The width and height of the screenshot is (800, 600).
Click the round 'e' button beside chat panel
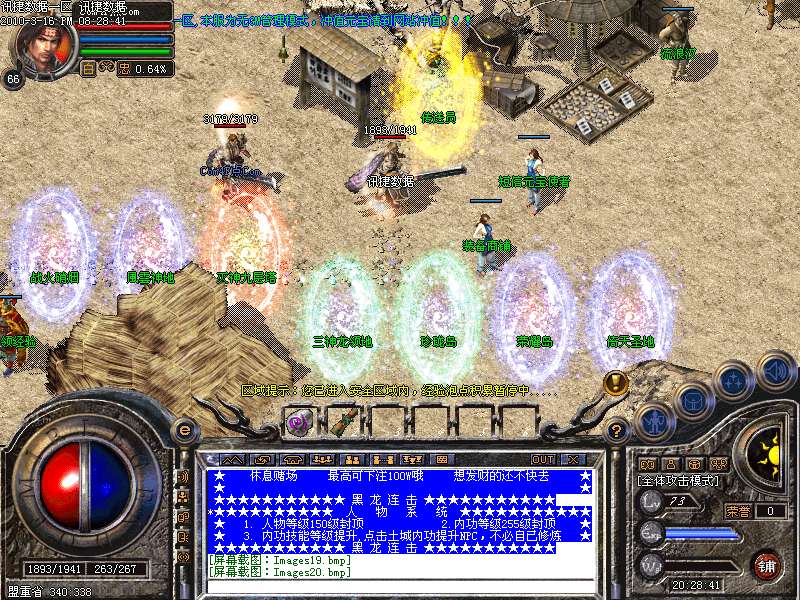pyautogui.click(x=184, y=430)
